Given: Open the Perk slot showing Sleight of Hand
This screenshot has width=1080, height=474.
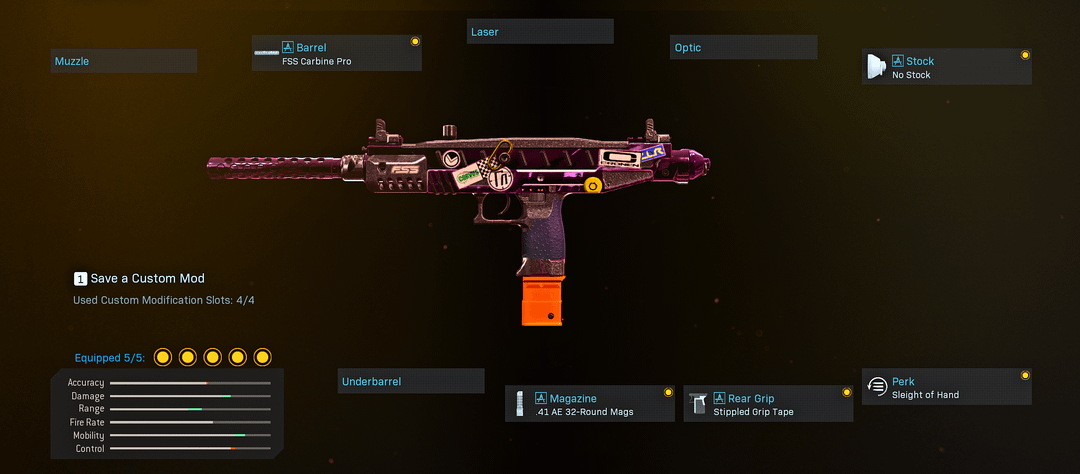Looking at the screenshot, I should coord(946,387).
